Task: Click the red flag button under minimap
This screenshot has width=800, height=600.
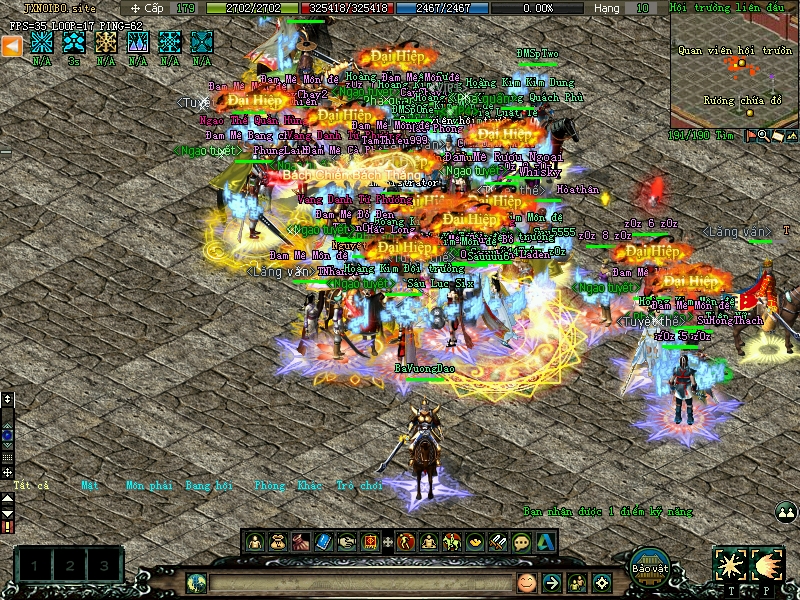Action: [751, 135]
